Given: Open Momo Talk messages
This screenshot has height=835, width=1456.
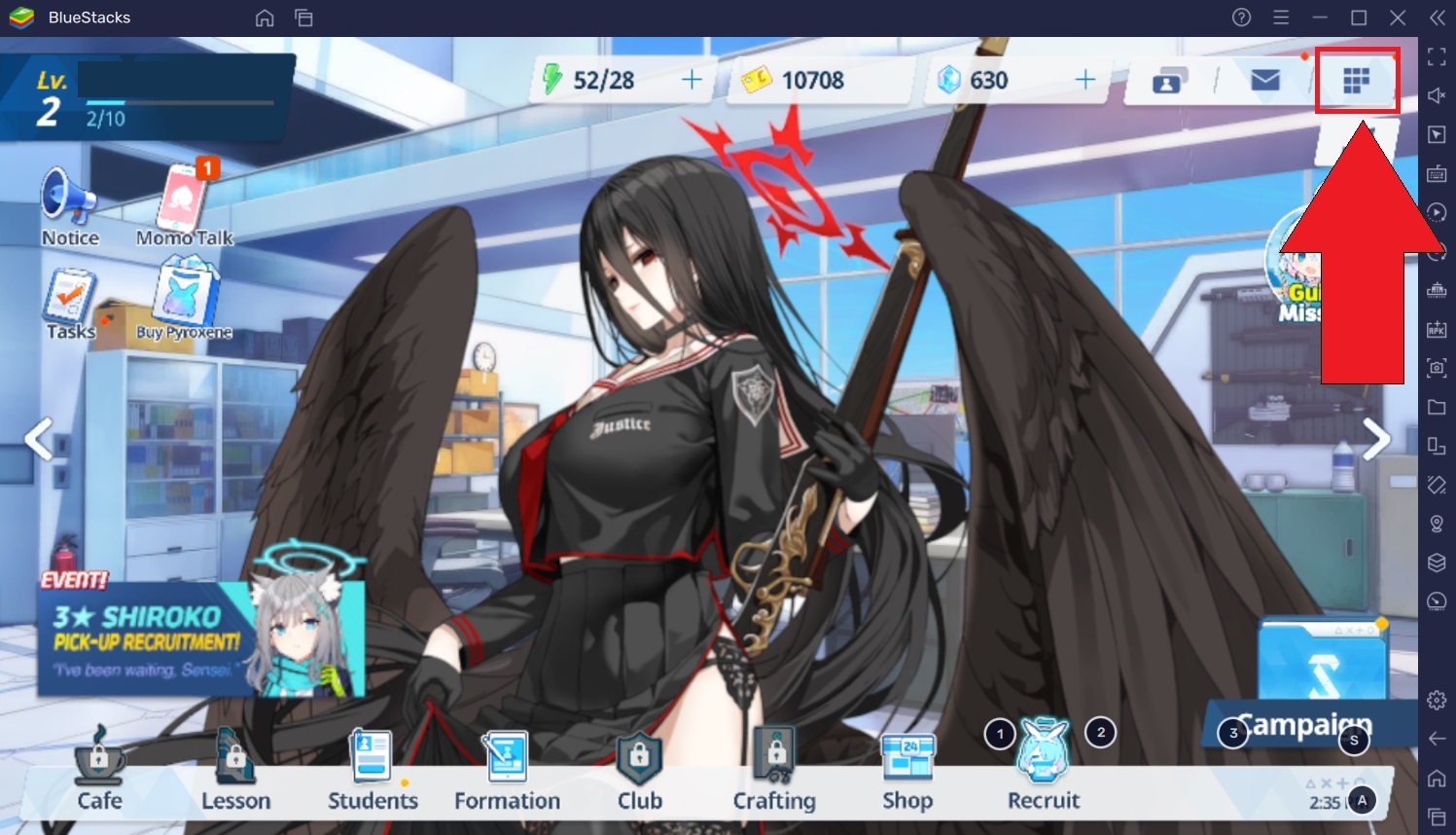Looking at the screenshot, I should click(183, 204).
